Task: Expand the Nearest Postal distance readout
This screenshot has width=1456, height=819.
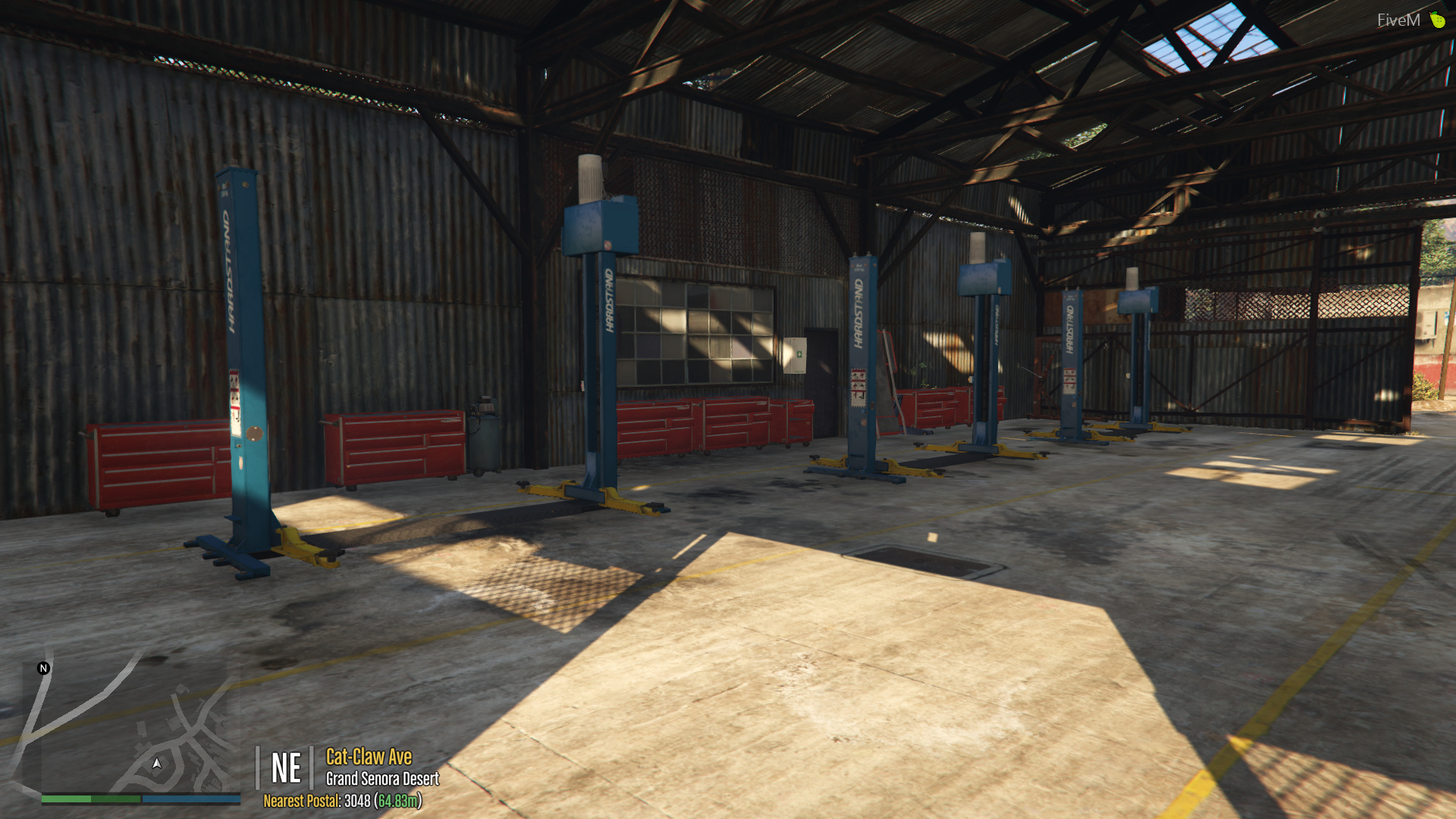Action: [397, 801]
